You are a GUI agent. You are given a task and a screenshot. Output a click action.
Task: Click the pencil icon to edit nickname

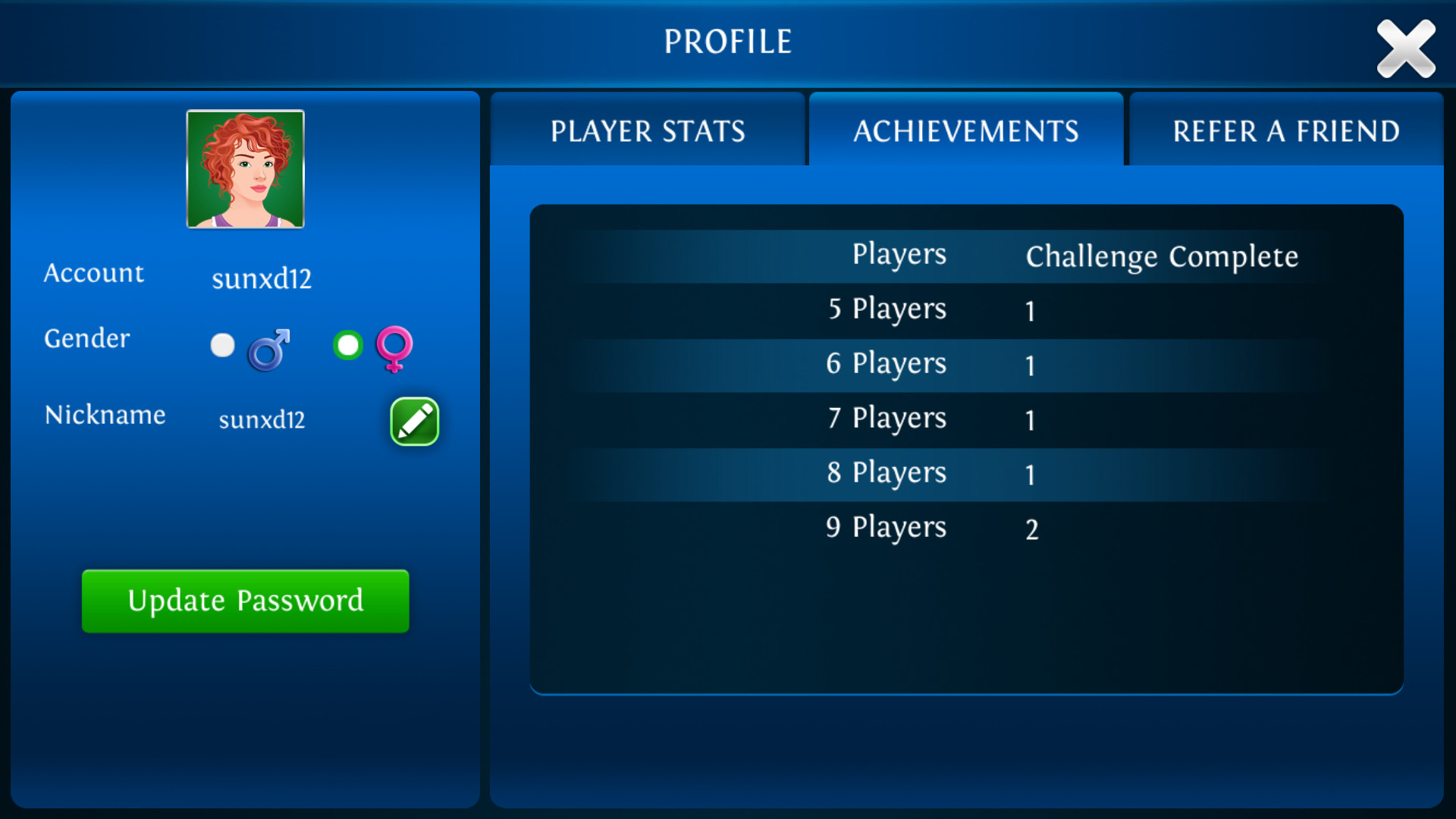tap(414, 422)
